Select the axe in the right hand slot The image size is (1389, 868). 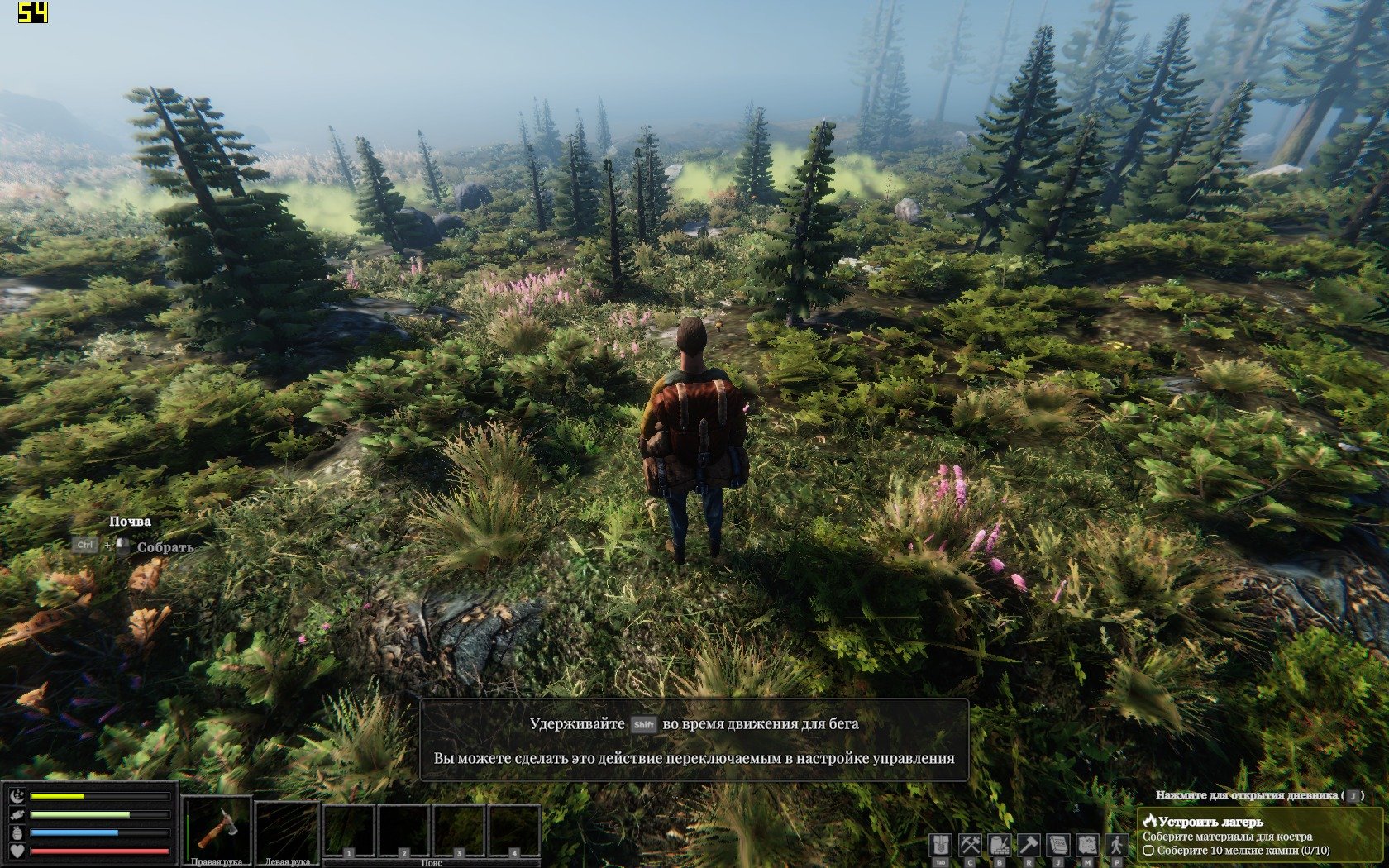coord(217,828)
